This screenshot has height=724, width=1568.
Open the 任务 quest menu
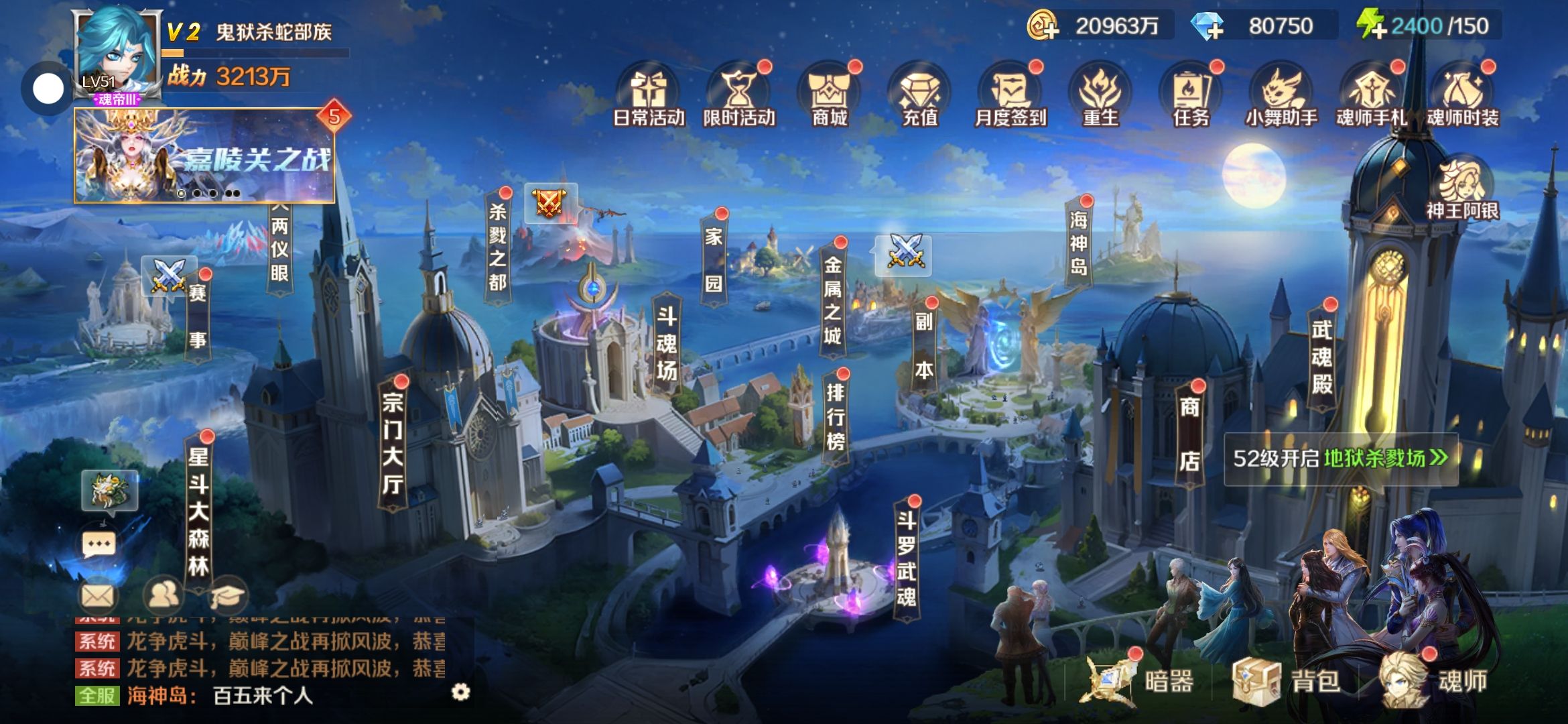tap(1191, 95)
